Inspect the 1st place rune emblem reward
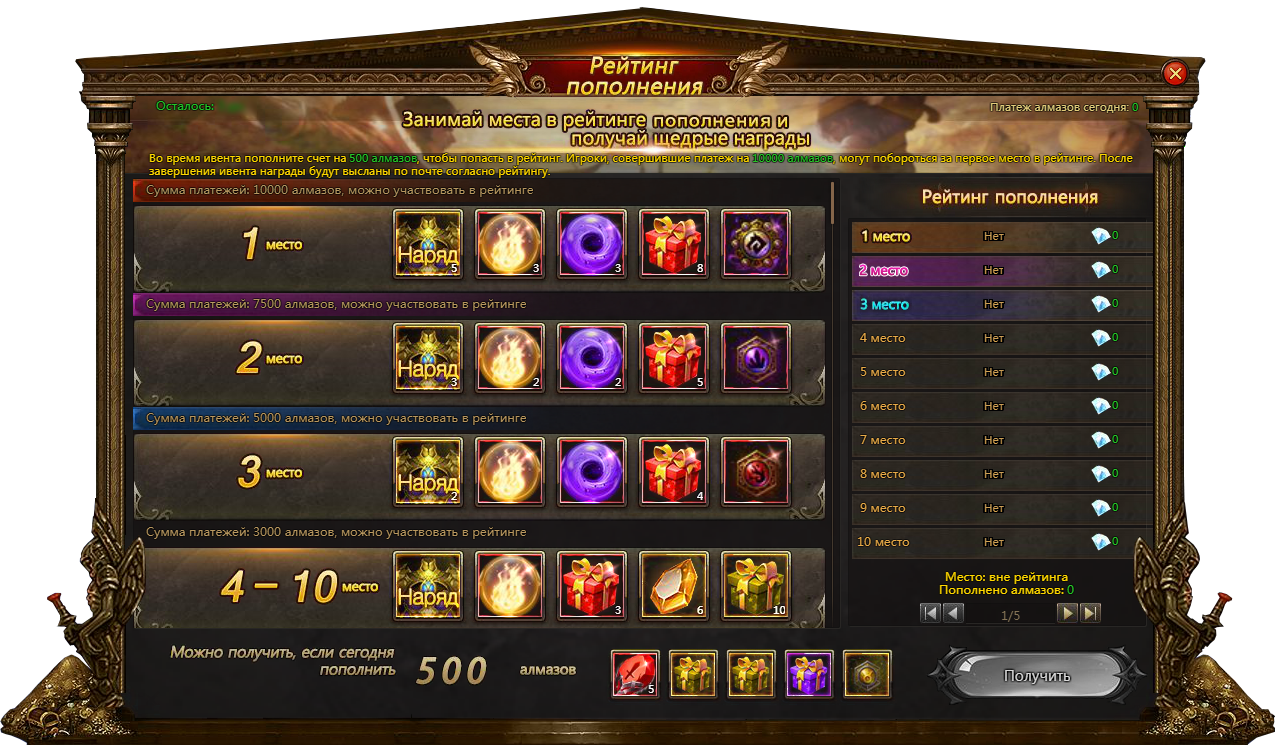 click(x=756, y=244)
